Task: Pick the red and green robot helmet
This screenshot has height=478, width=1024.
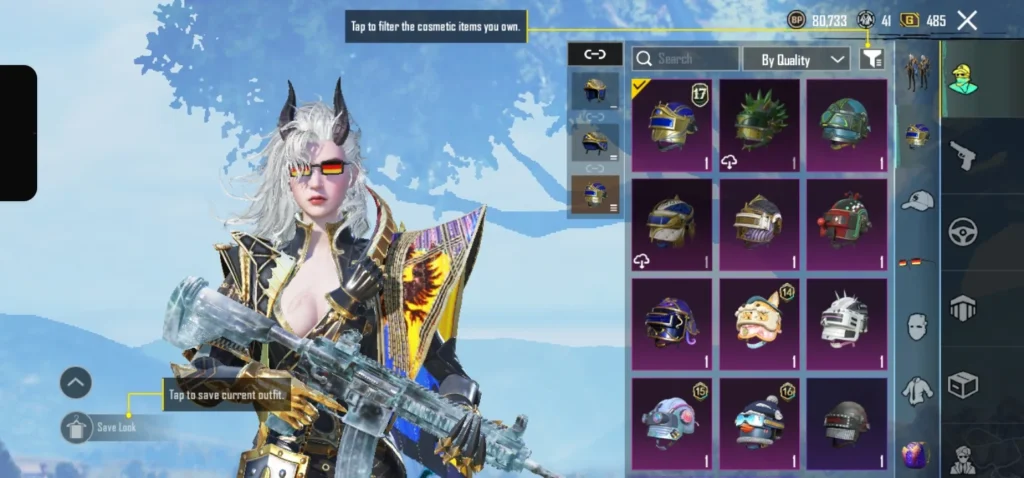Action: [x=847, y=224]
